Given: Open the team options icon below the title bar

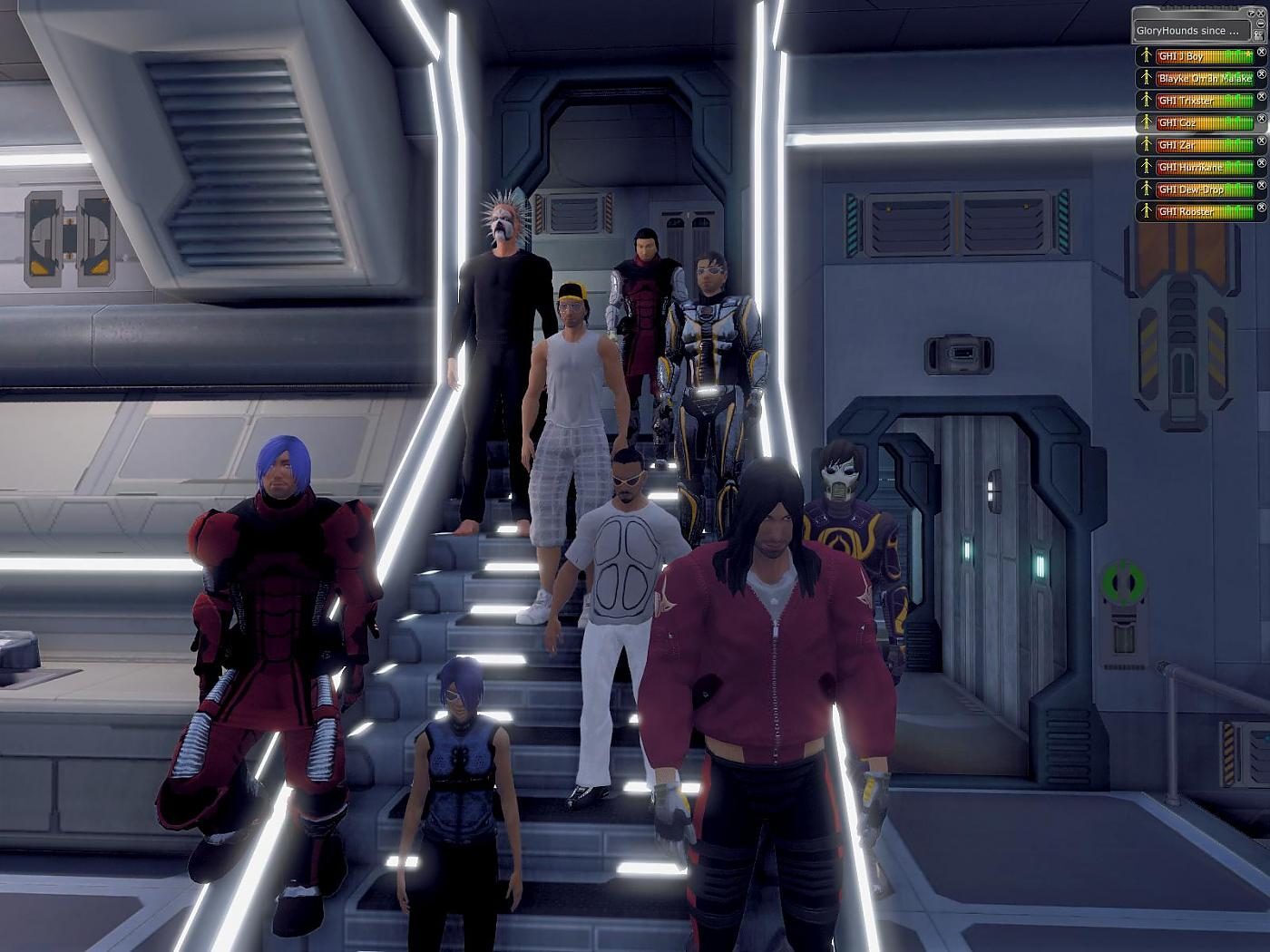Looking at the screenshot, I should point(1259,34).
